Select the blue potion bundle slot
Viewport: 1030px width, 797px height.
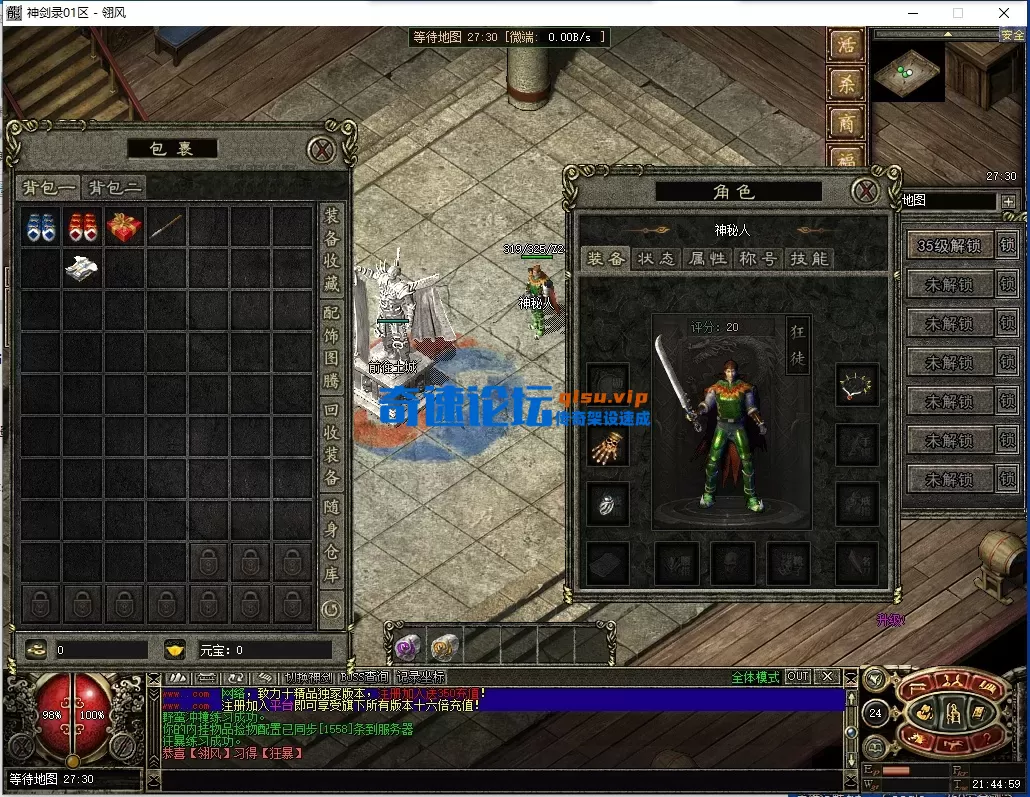tap(40, 228)
